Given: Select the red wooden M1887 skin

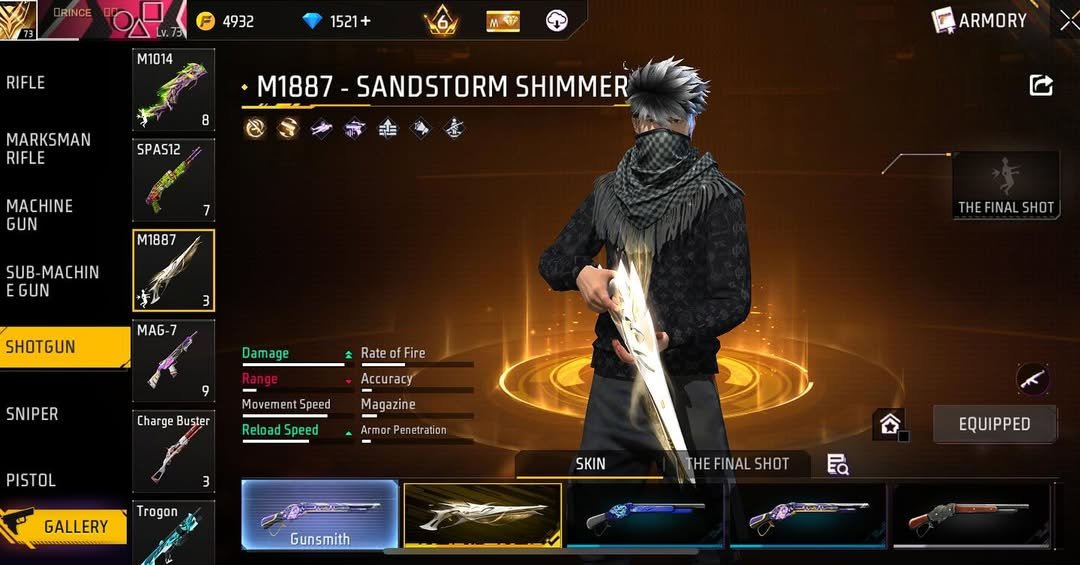Looking at the screenshot, I should [970, 516].
